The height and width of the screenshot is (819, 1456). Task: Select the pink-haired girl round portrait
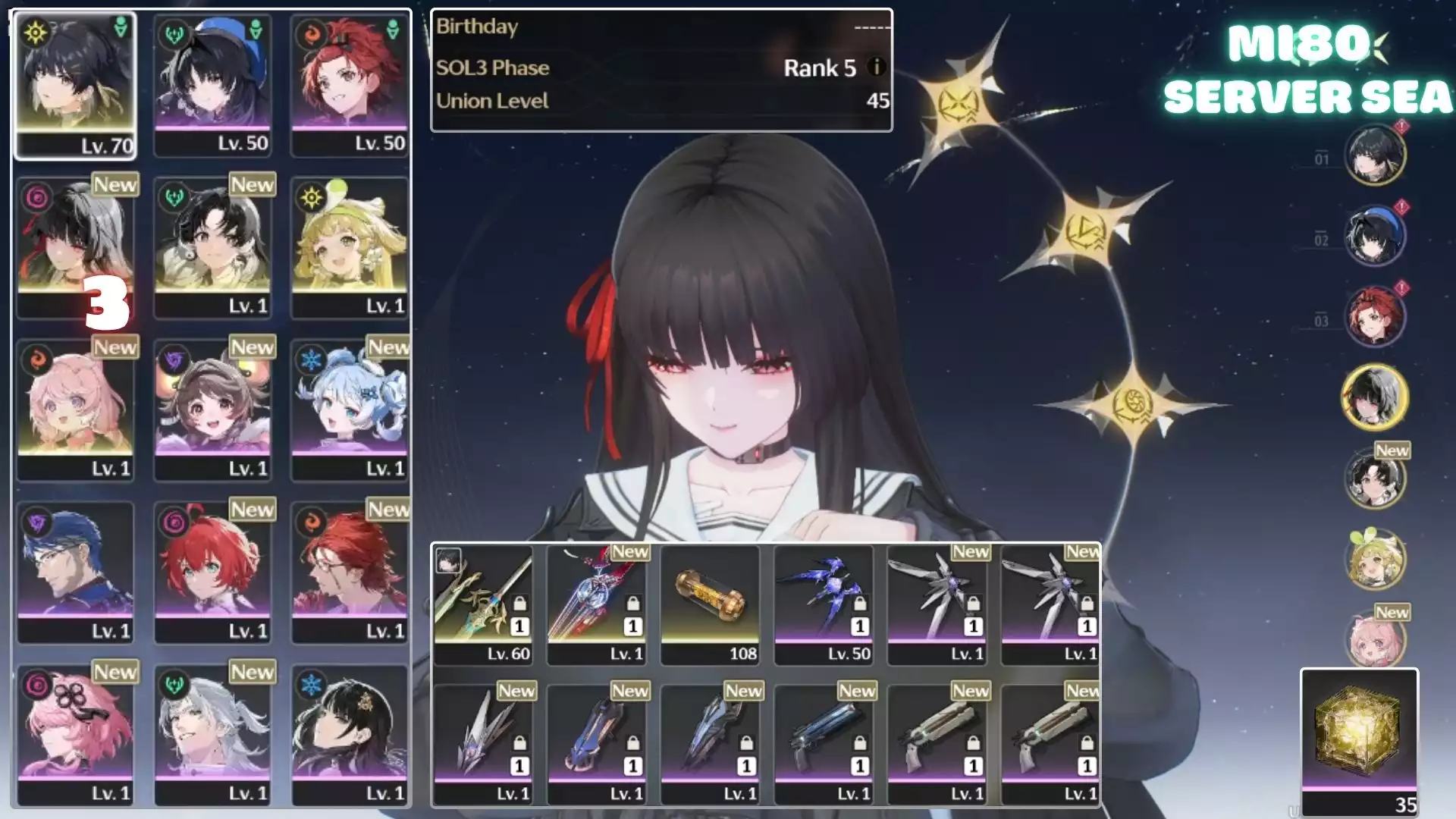point(1374,639)
